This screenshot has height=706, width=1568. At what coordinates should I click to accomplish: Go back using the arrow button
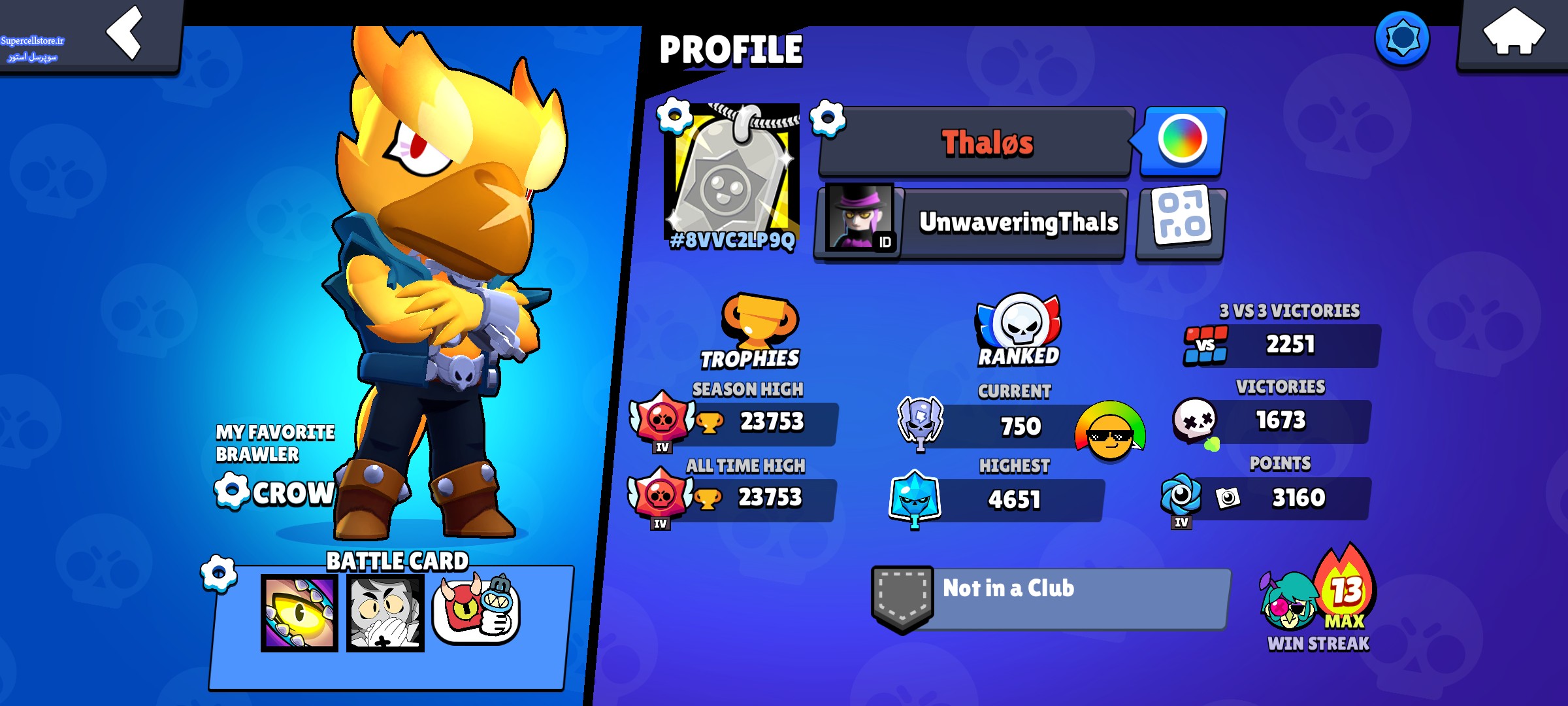click(x=124, y=33)
